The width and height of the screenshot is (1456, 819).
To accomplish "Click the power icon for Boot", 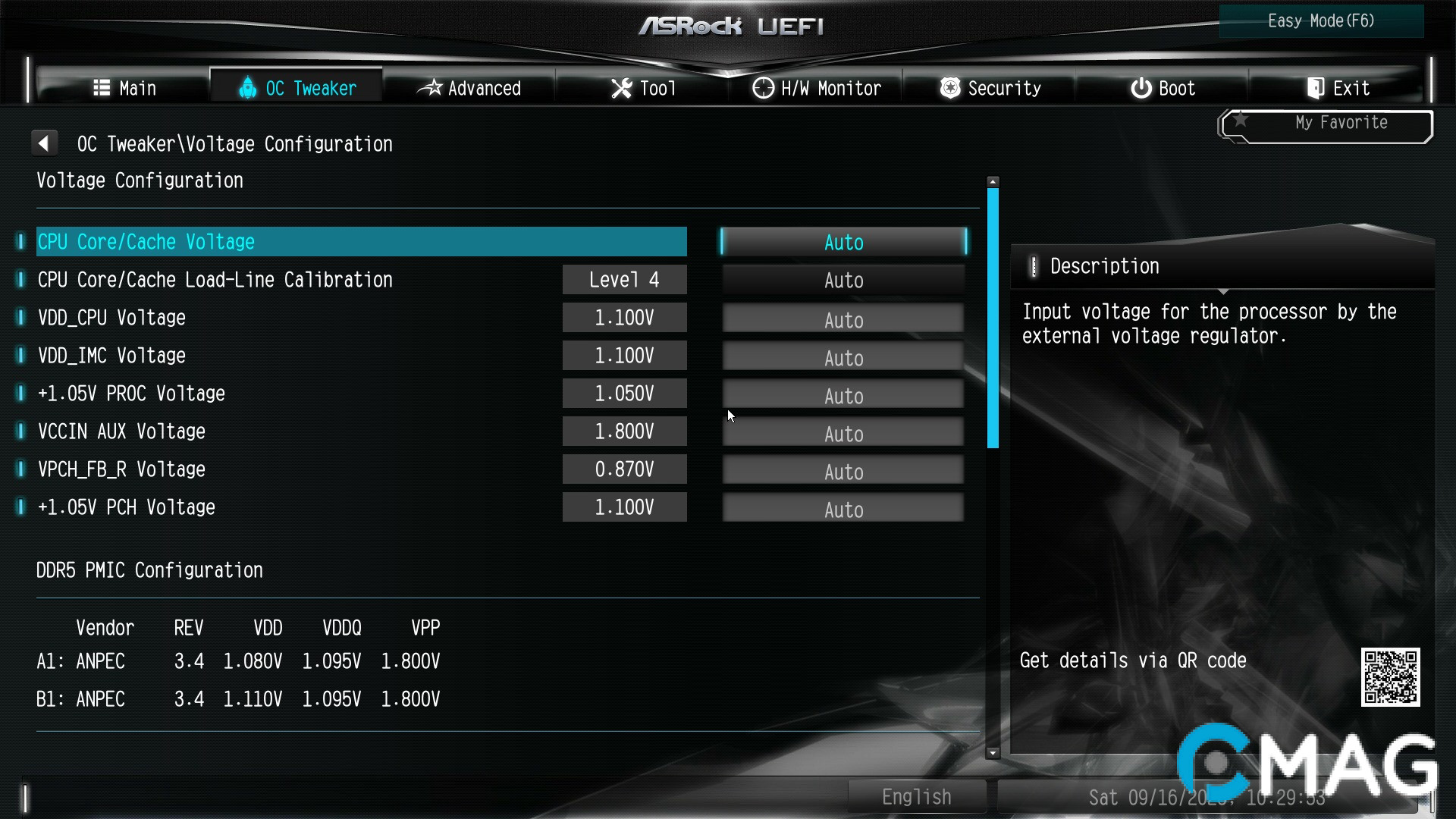I will (1141, 87).
